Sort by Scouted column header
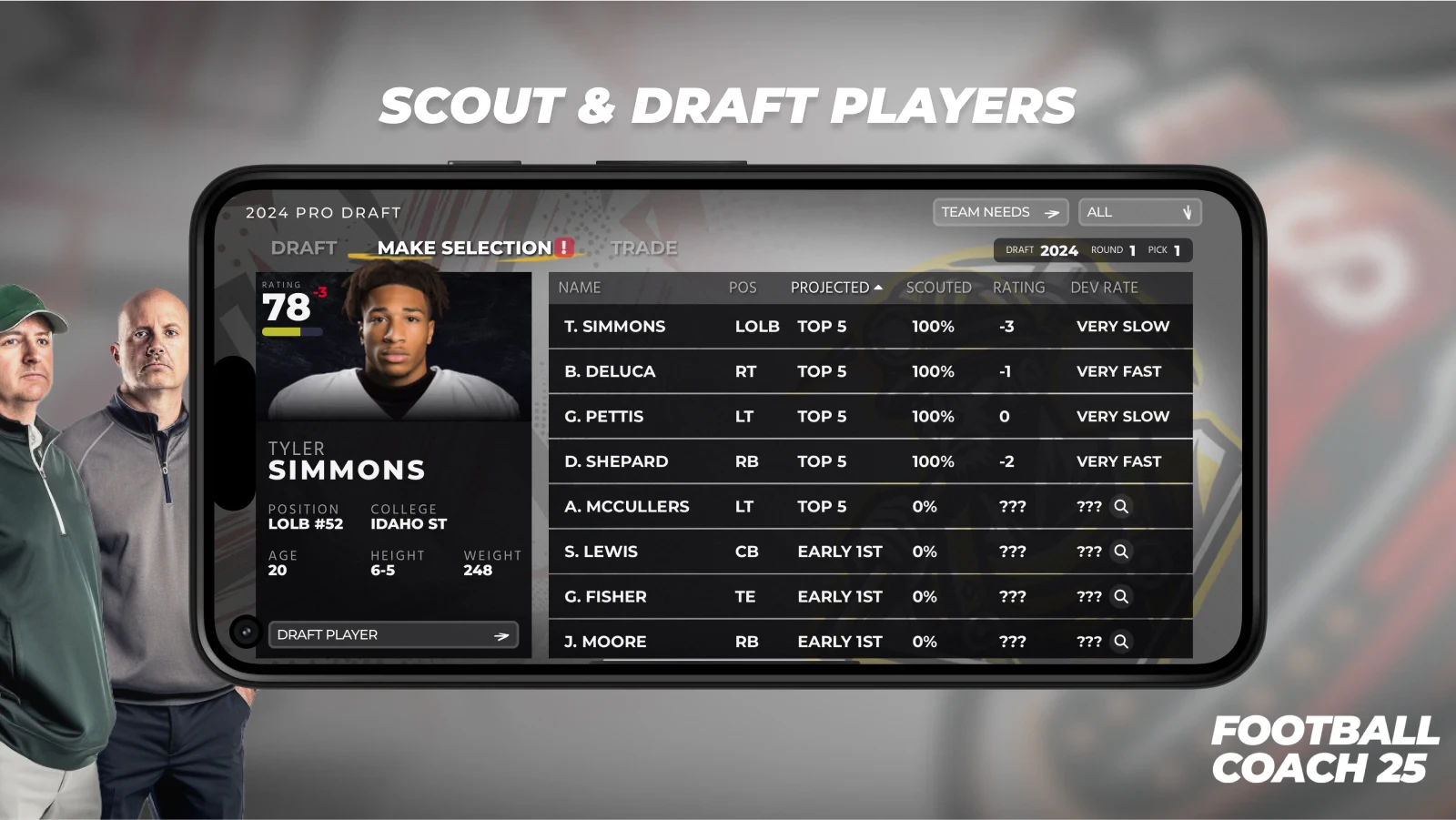1456x820 pixels. tap(938, 288)
